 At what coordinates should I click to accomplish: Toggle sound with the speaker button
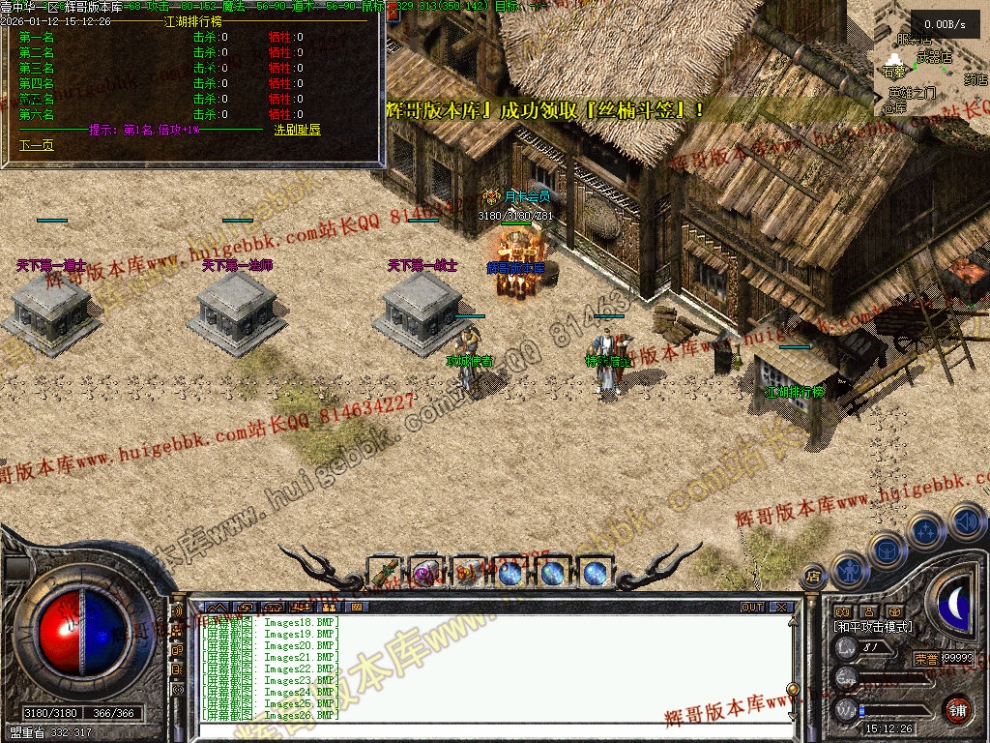tap(966, 520)
